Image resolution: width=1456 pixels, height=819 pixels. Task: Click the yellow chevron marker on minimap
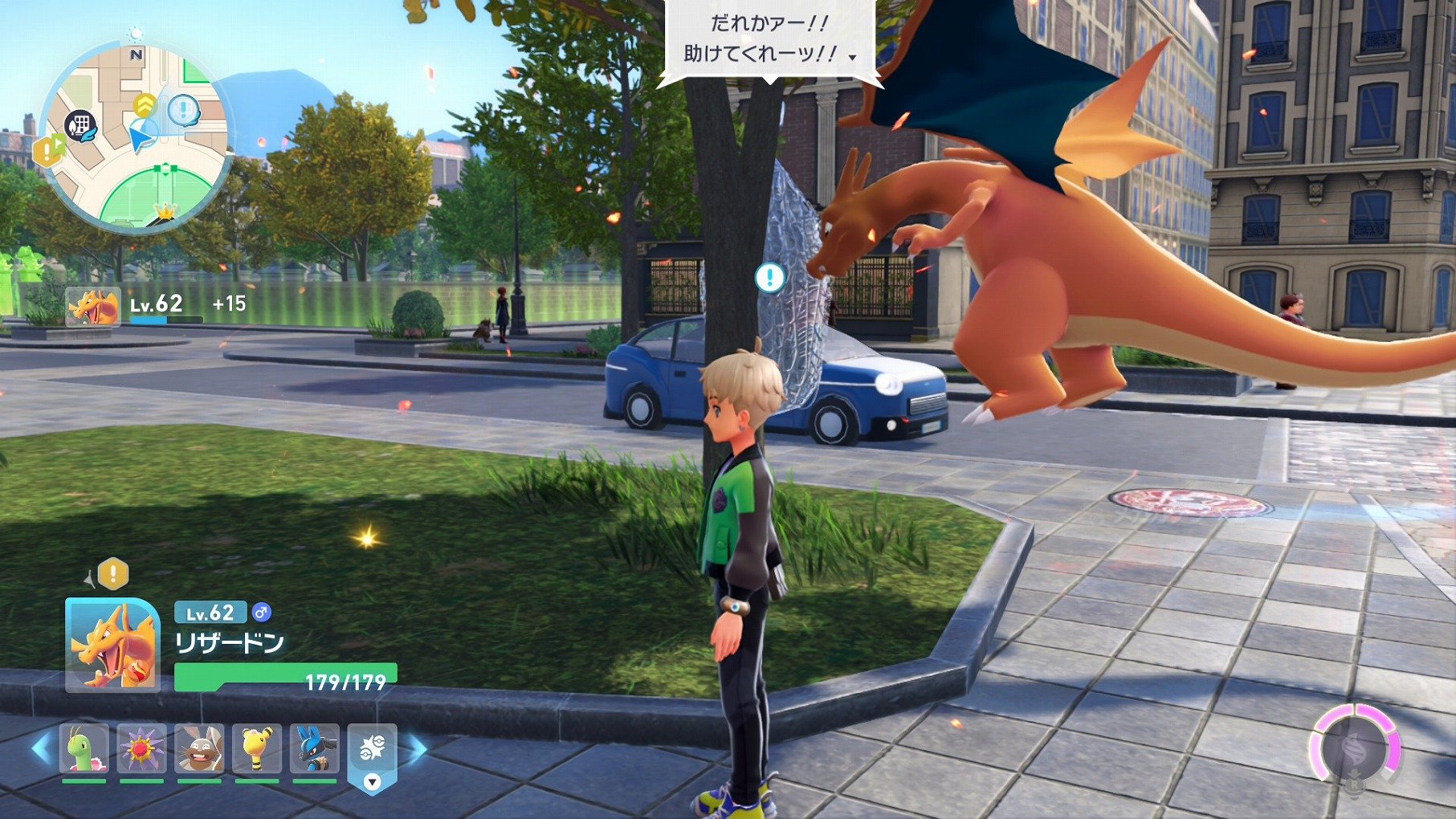point(145,104)
